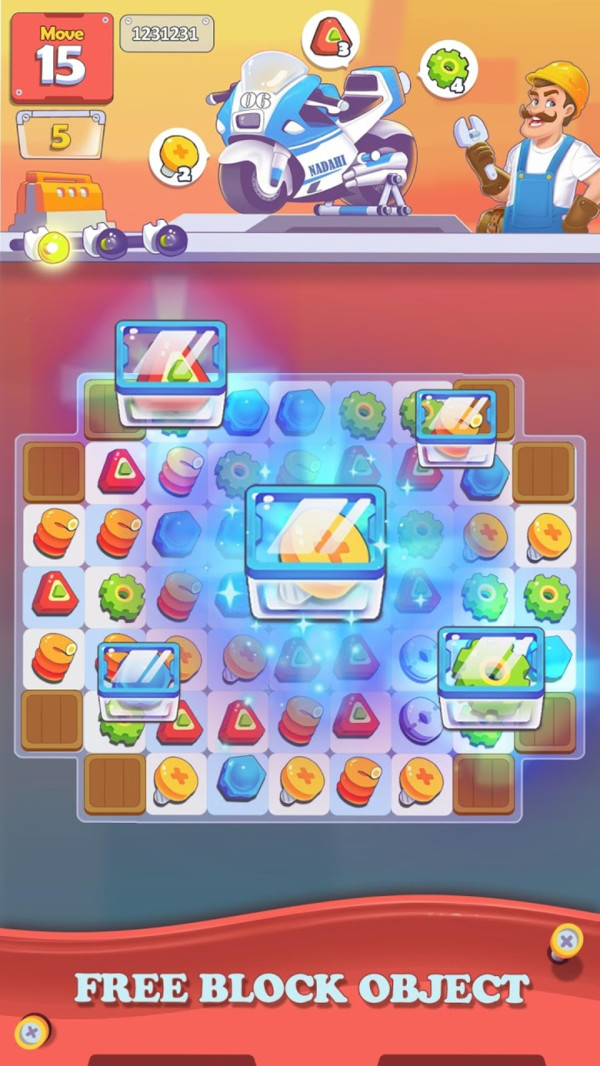Pick the orange coil tile in the bottom row
600x1066 pixels.
point(361,779)
